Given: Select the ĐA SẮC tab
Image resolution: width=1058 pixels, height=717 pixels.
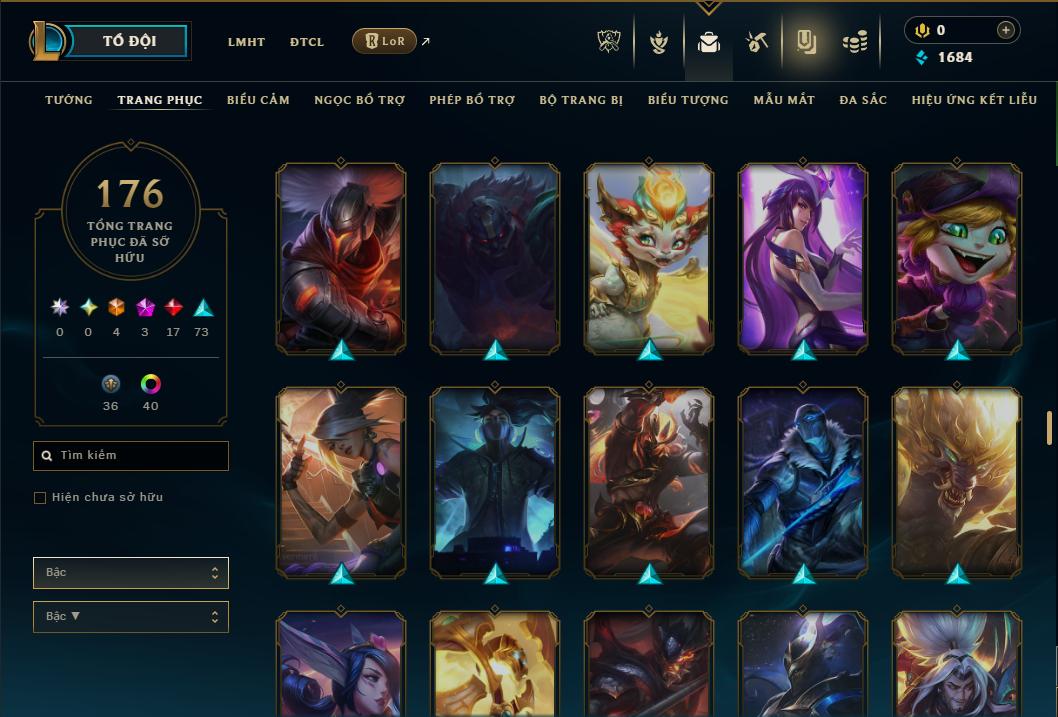Looking at the screenshot, I should coord(863,100).
